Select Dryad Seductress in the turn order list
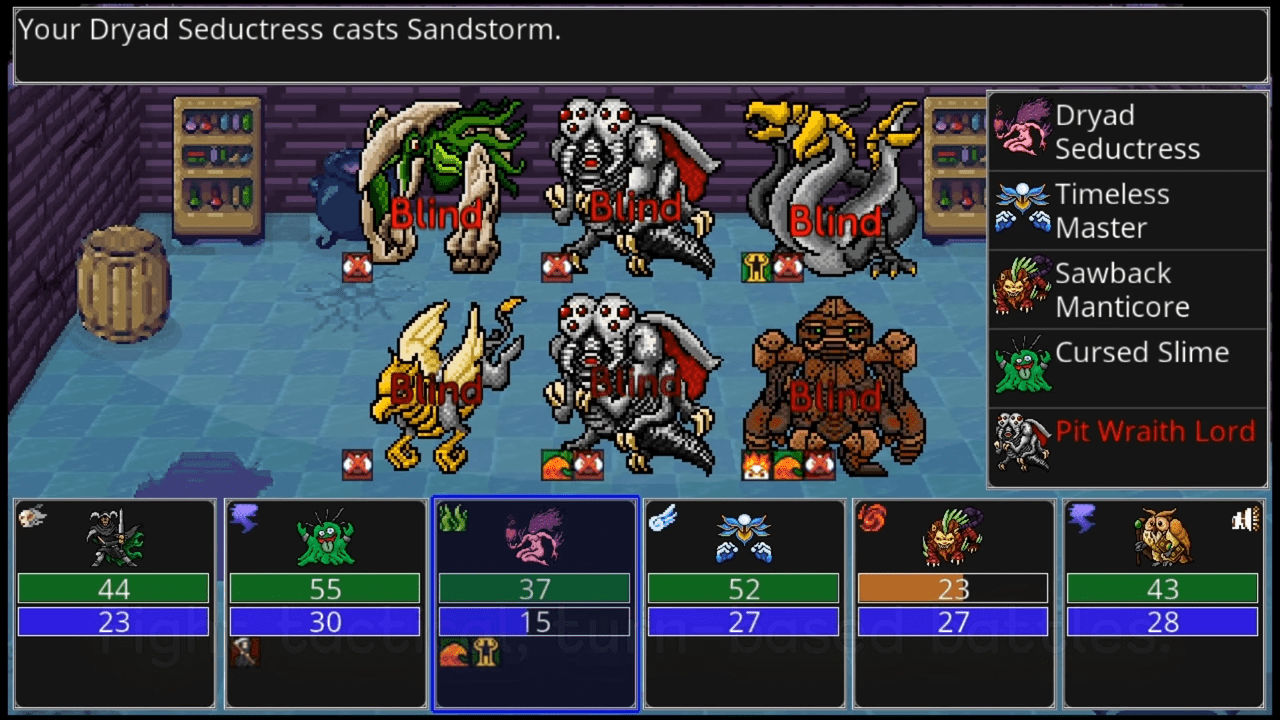This screenshot has height=720, width=1280. click(x=1126, y=132)
